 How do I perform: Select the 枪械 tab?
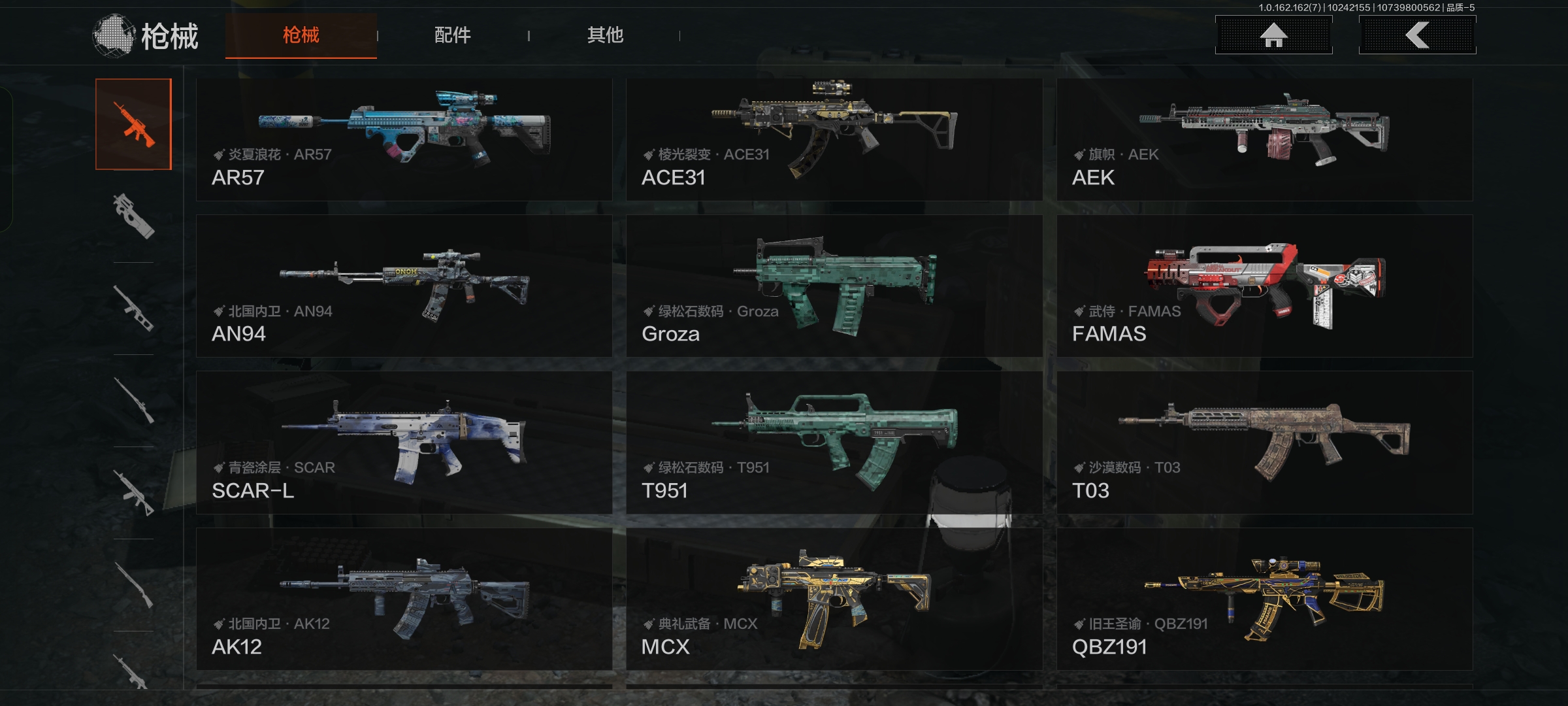(x=301, y=35)
